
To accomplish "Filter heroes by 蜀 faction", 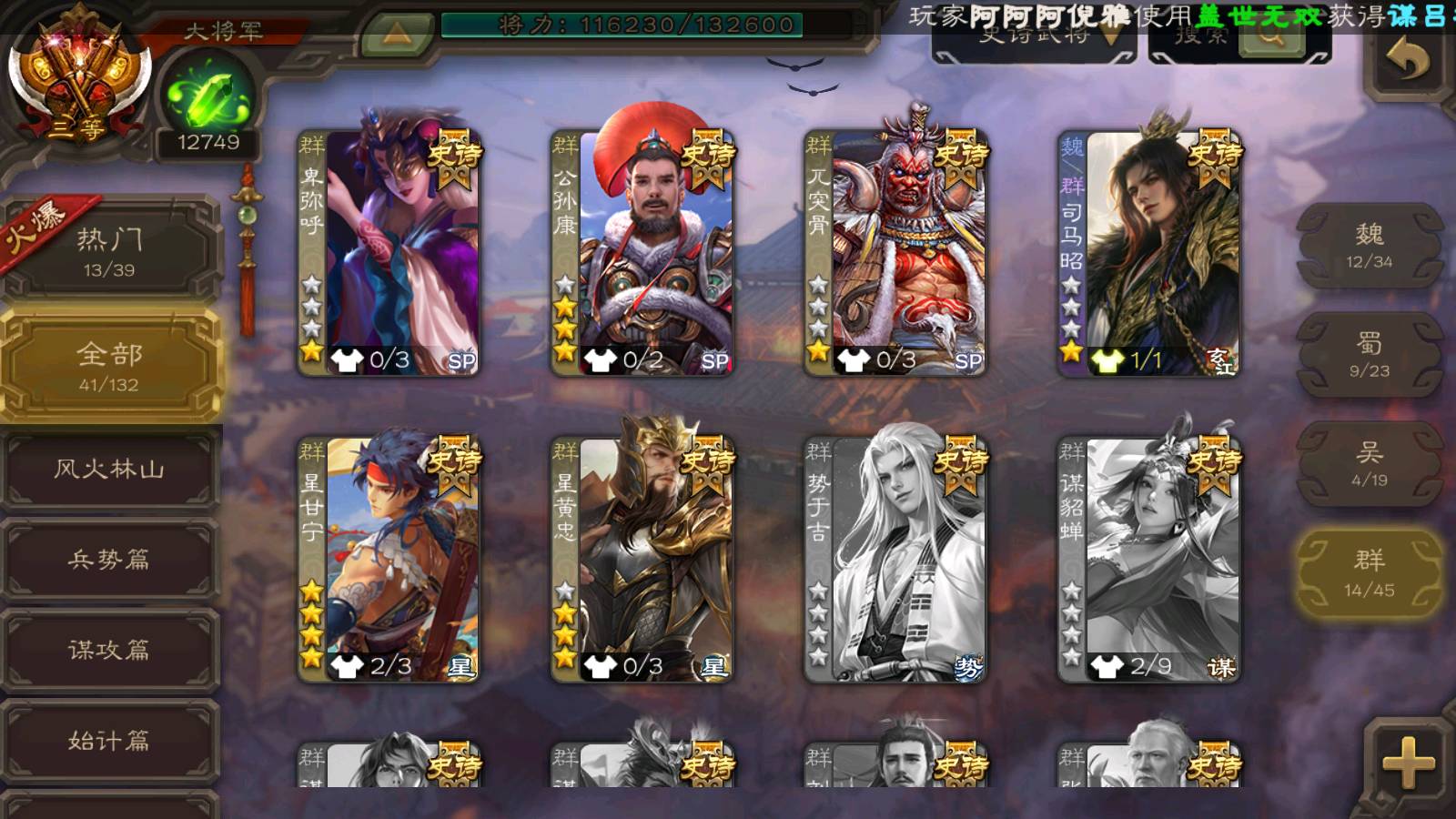I will [1369, 354].
